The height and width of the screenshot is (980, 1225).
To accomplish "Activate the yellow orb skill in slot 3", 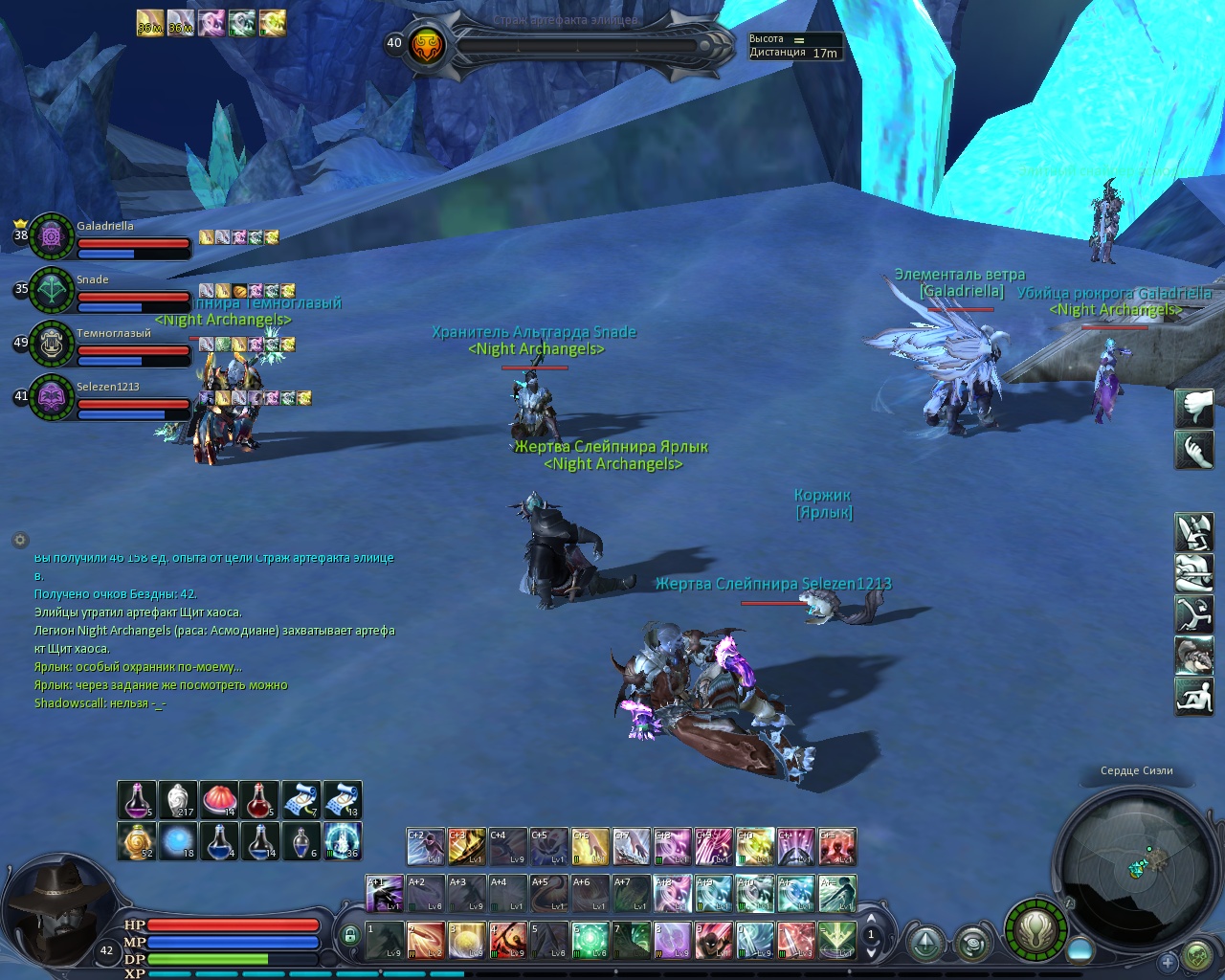I will click(467, 940).
